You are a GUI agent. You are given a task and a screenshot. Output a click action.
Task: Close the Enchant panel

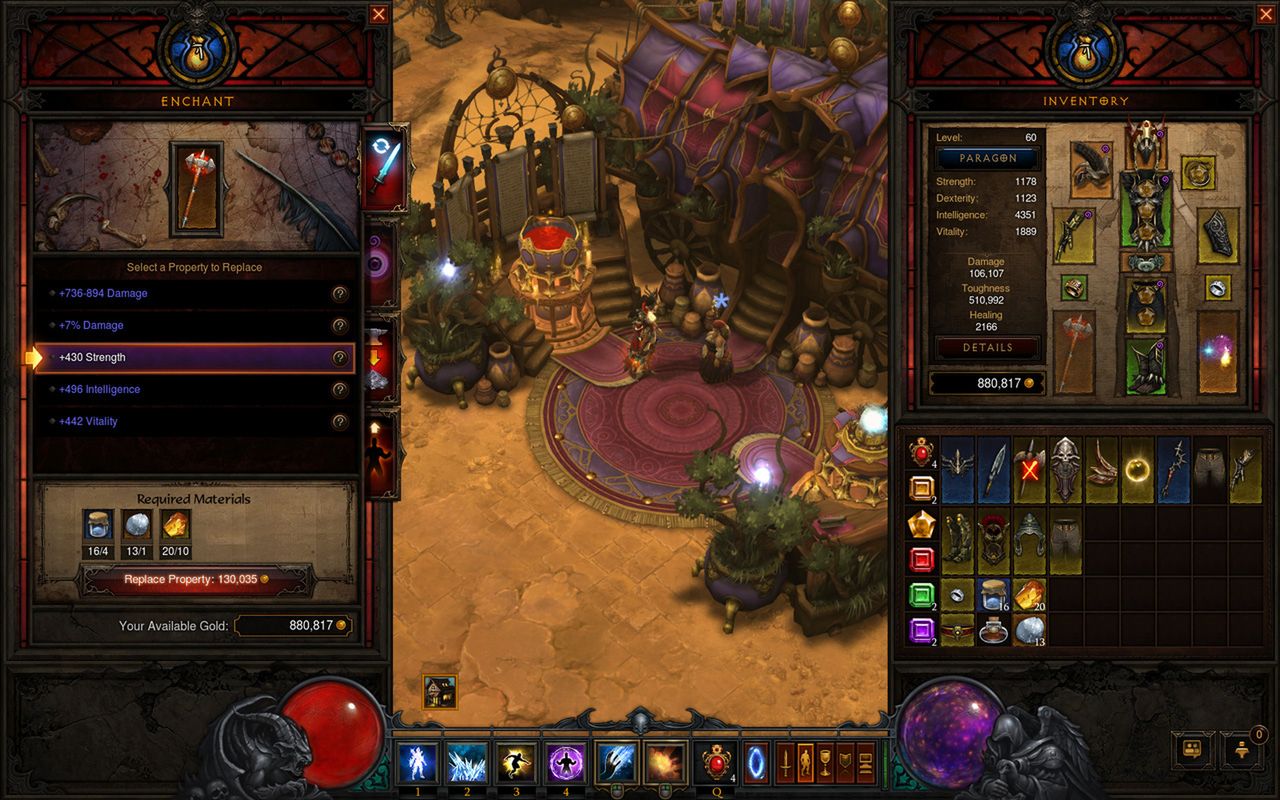378,14
